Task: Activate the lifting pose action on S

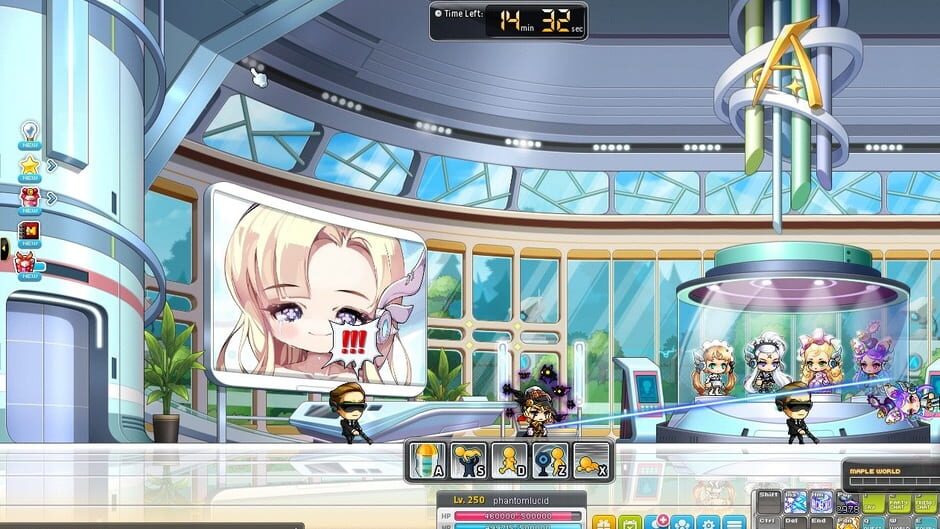Action: pyautogui.click(x=468, y=461)
